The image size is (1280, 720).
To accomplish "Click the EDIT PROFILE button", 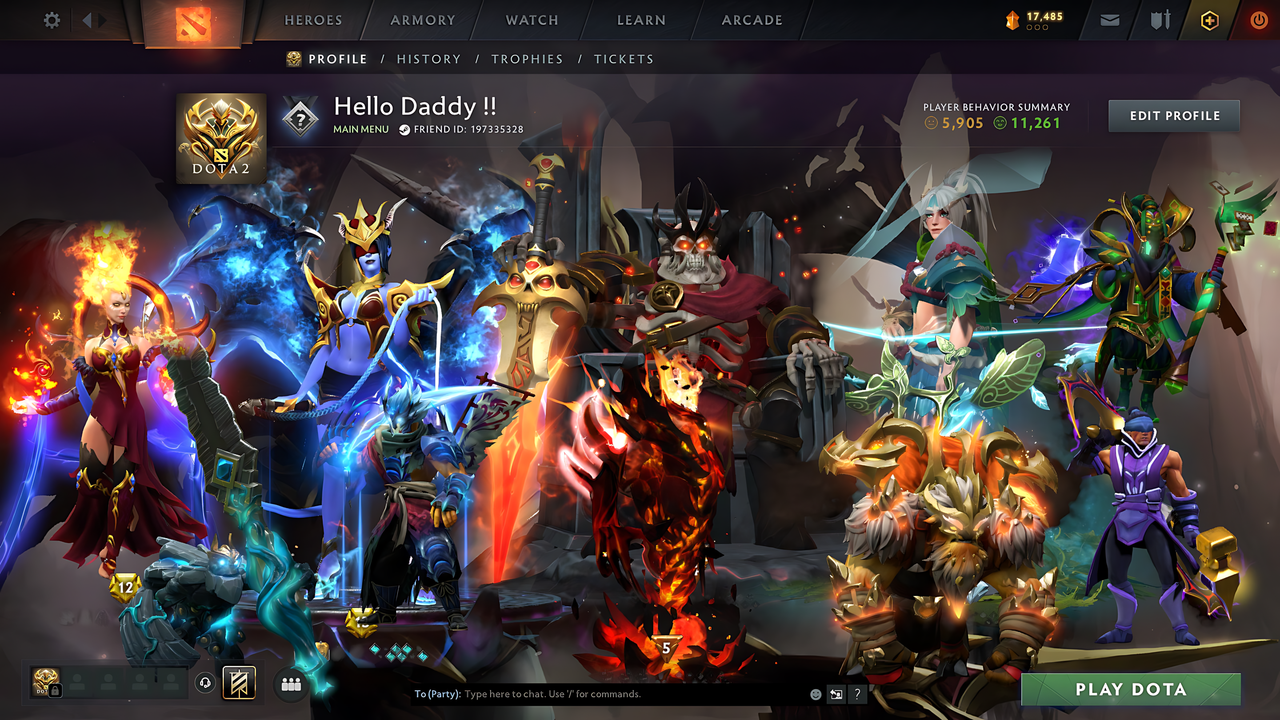I will click(x=1173, y=115).
